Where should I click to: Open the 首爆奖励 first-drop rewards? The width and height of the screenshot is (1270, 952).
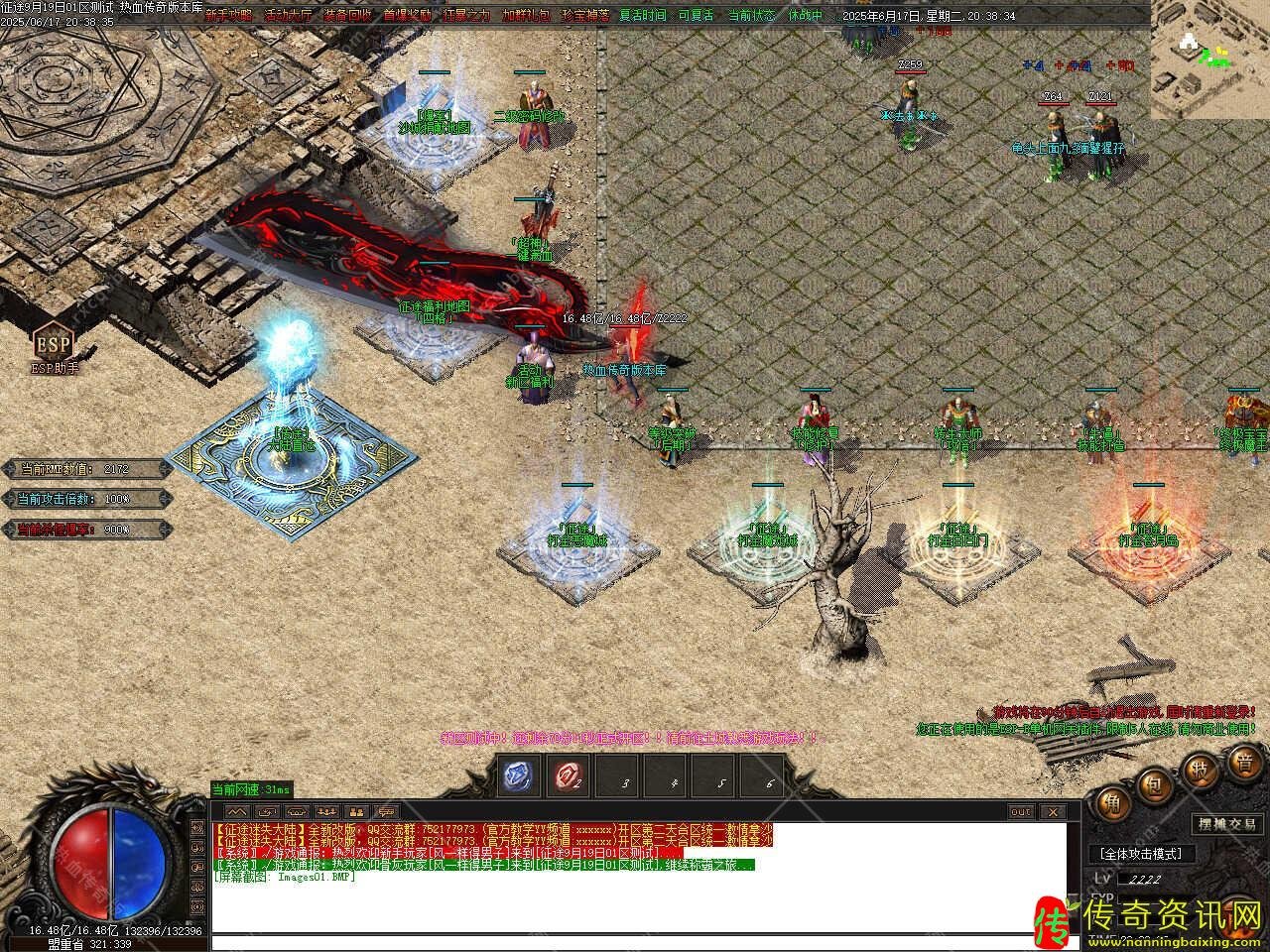406,16
